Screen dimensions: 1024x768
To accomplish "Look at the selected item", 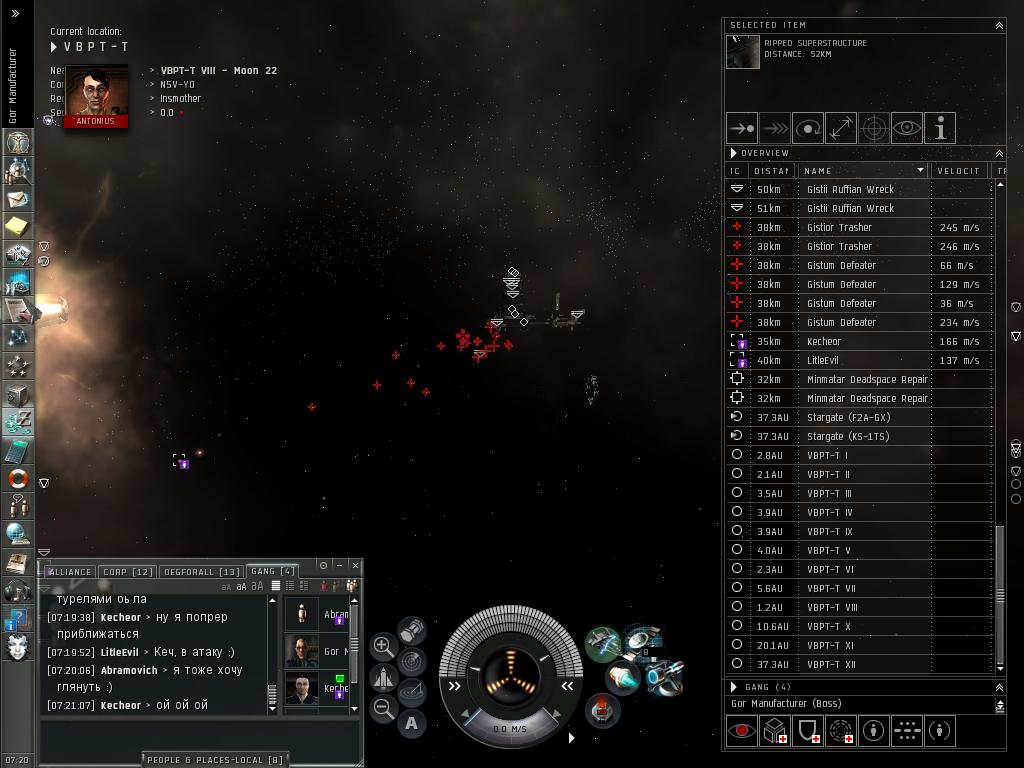I will tap(907, 128).
